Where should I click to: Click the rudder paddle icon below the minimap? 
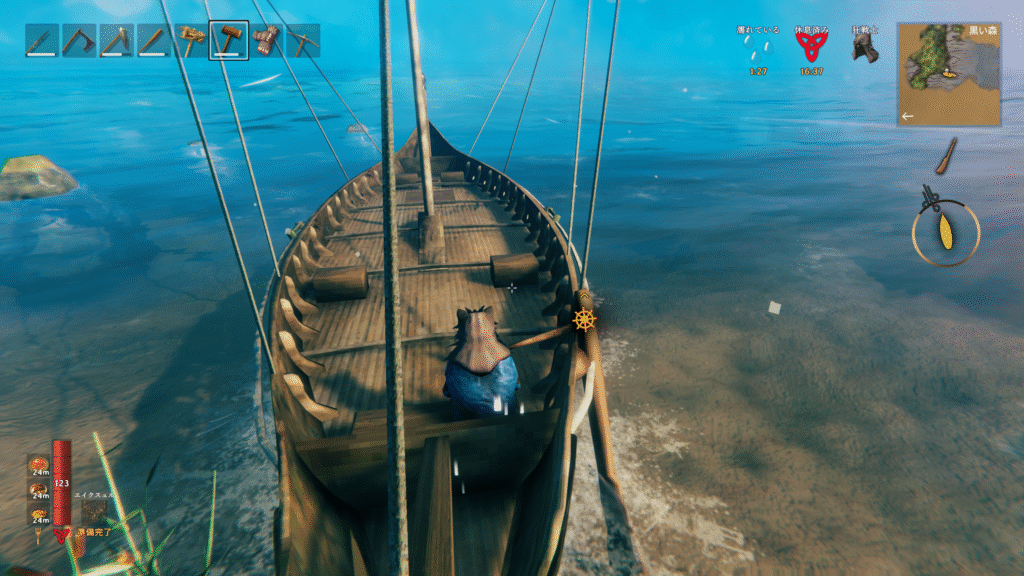click(946, 155)
